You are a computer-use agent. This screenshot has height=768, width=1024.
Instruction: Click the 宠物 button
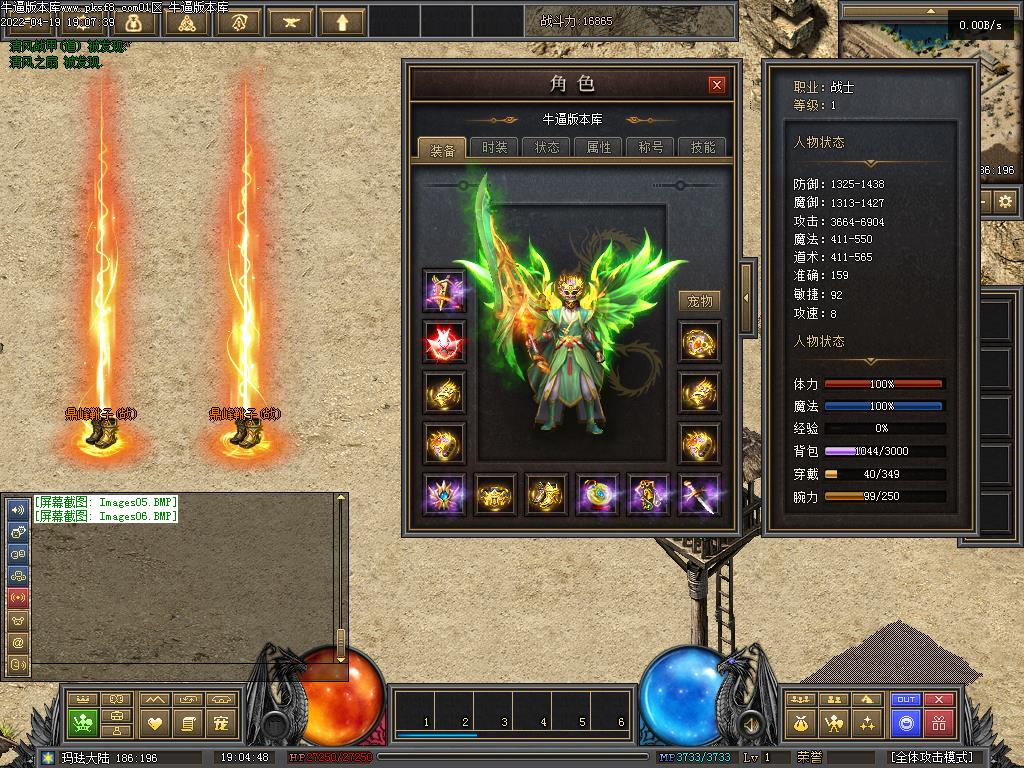click(700, 301)
